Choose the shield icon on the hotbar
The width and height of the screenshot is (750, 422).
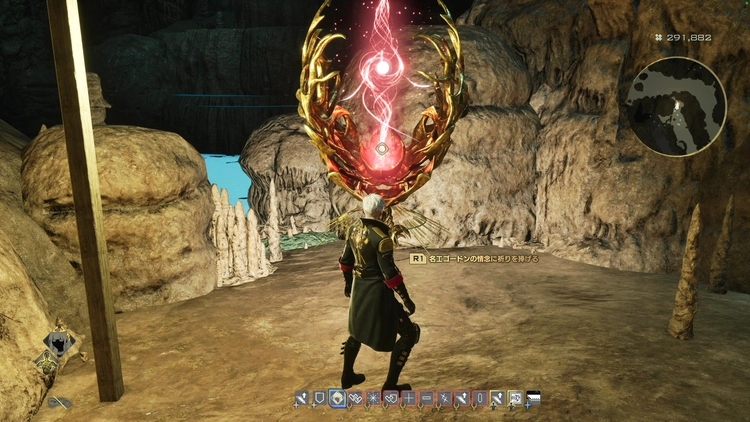click(x=319, y=398)
